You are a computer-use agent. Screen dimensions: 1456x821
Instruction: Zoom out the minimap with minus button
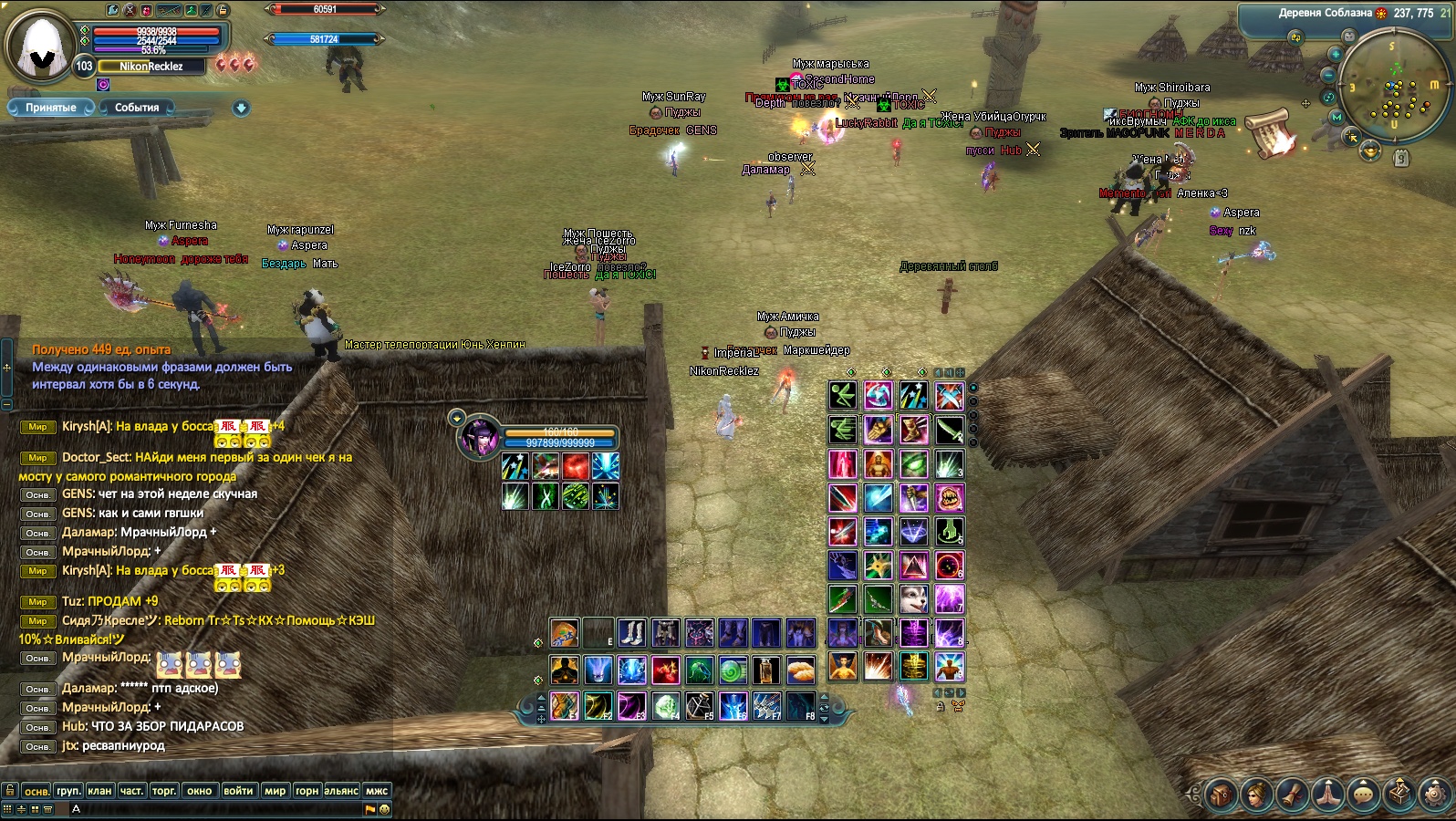pos(1329,75)
